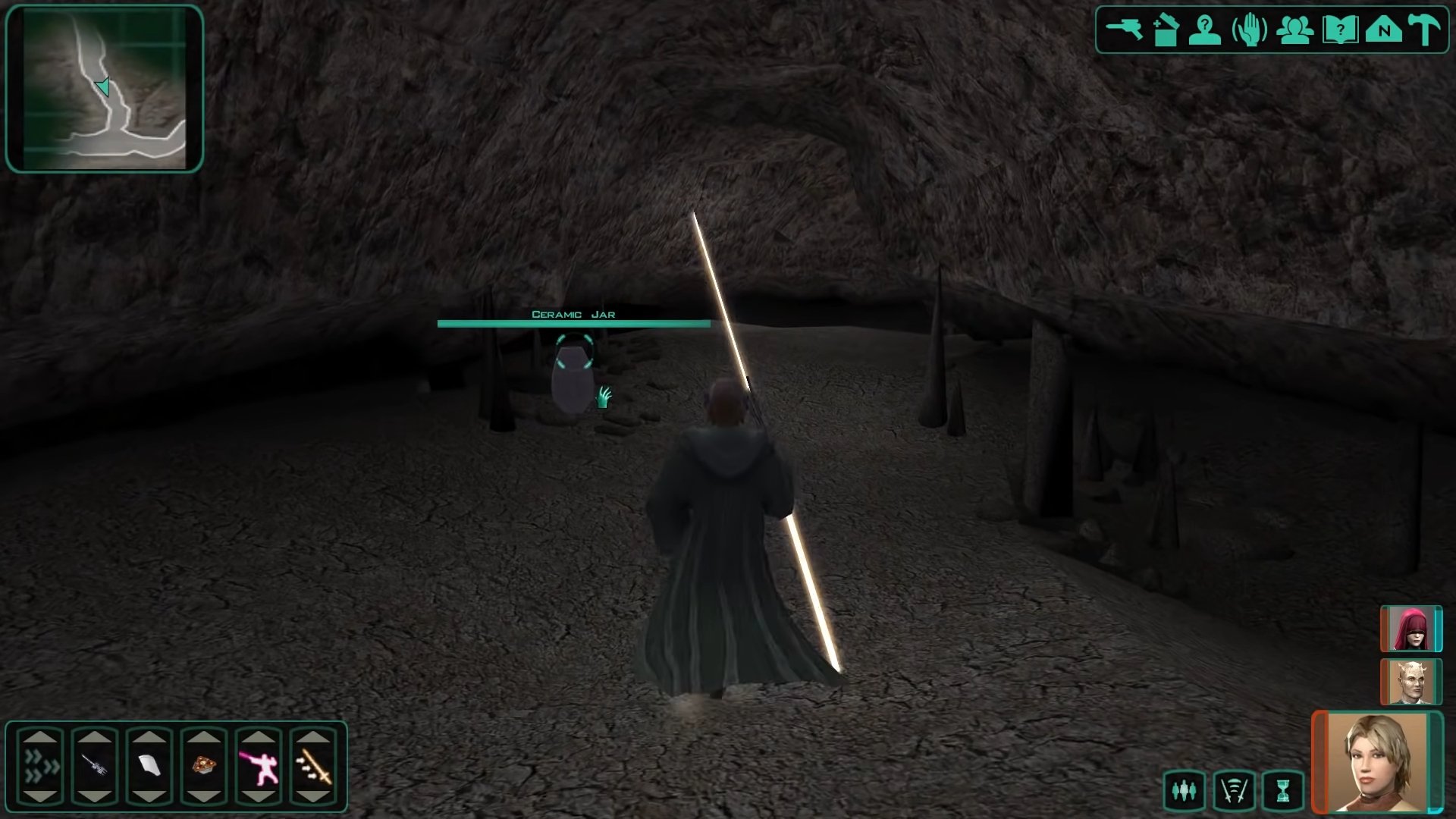Activate the white shield item slot
1456x819 pixels.
pos(149,766)
